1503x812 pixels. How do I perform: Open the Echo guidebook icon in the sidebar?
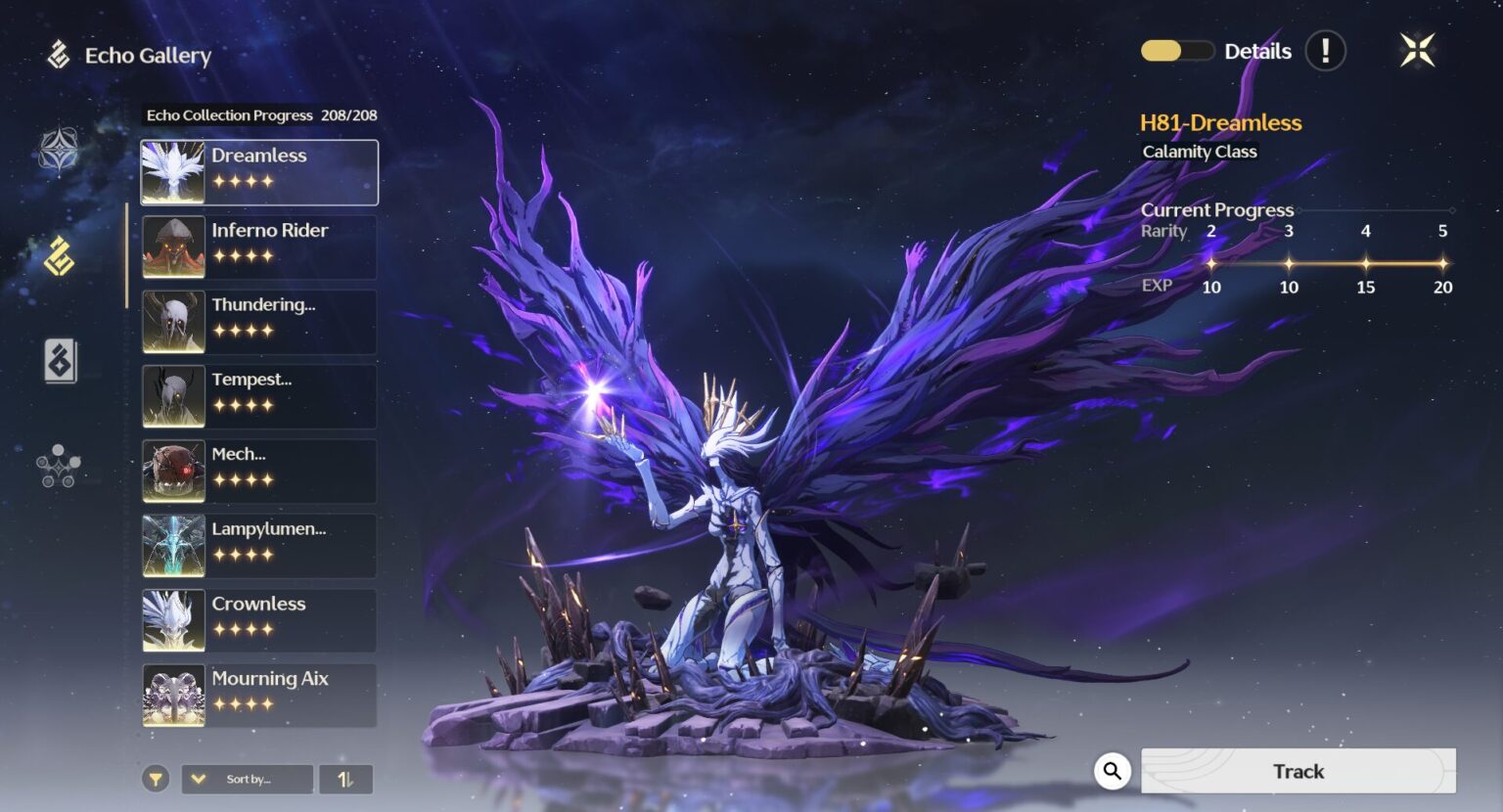click(x=59, y=362)
